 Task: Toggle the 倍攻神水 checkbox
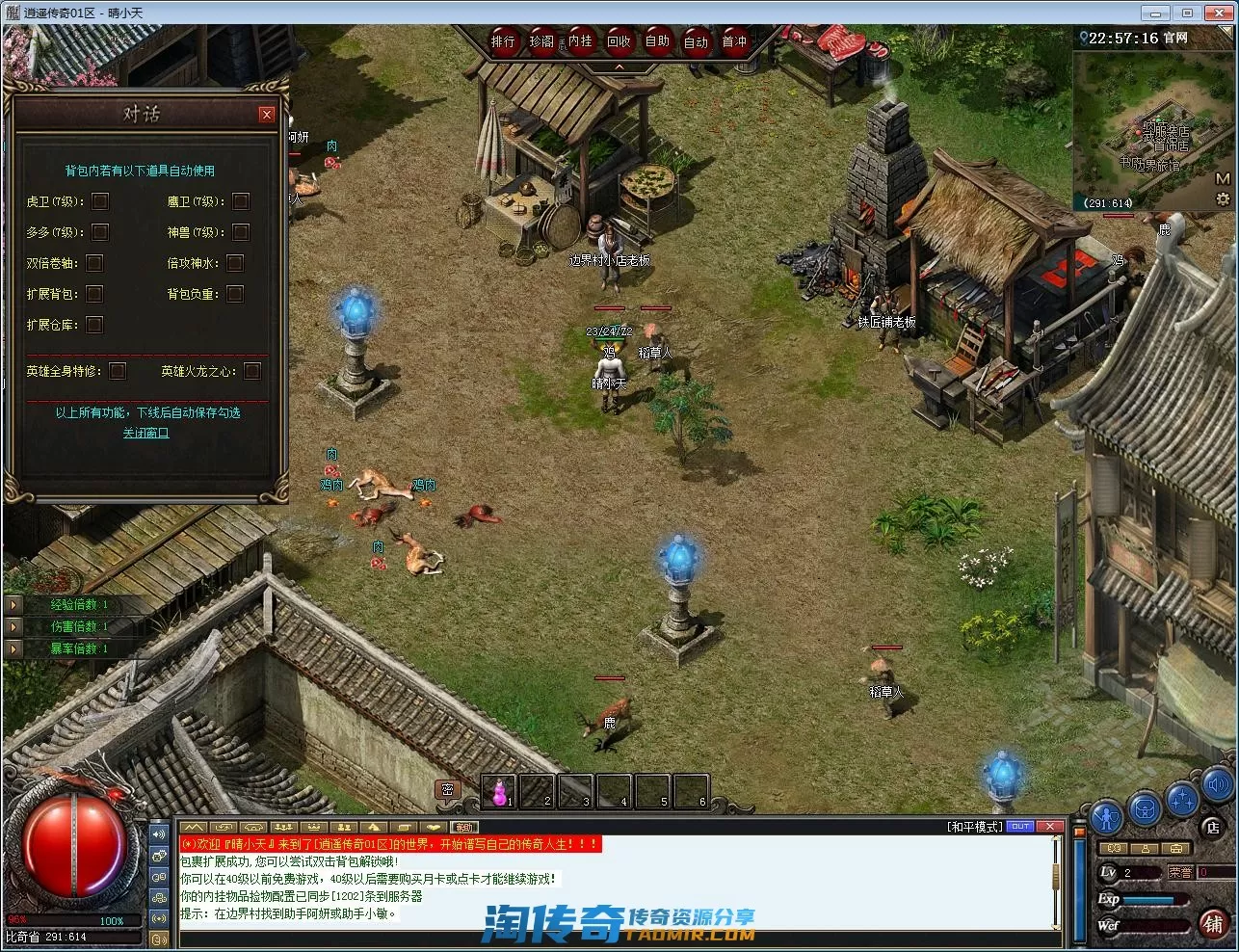235,263
